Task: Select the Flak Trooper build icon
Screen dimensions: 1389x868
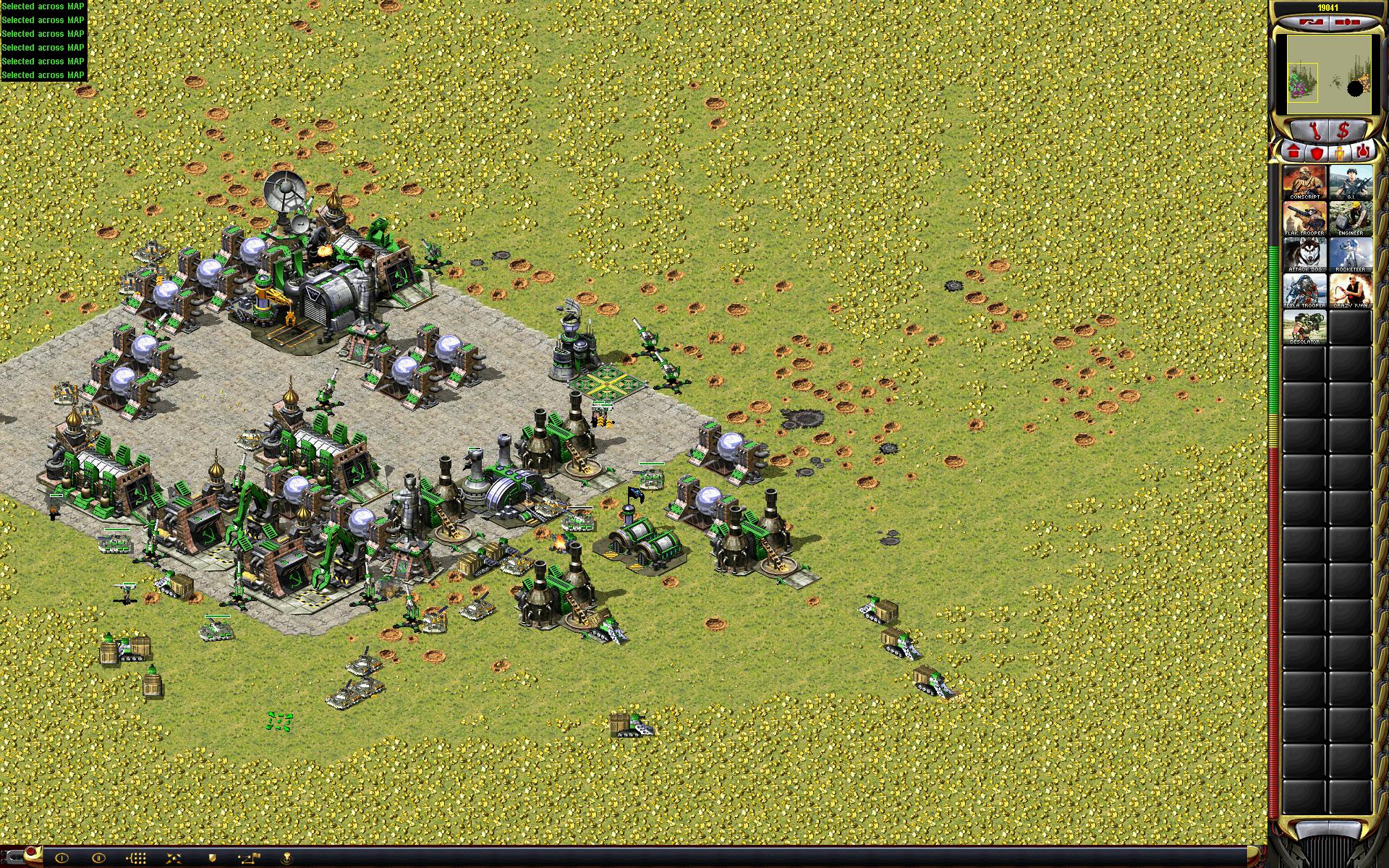Action: pyautogui.click(x=1304, y=218)
